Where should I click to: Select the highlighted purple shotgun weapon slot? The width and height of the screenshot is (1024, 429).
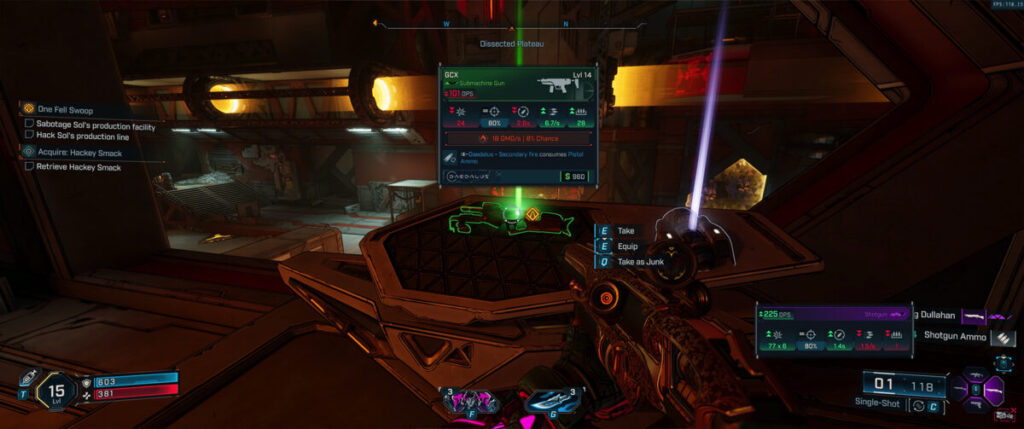coord(994,388)
